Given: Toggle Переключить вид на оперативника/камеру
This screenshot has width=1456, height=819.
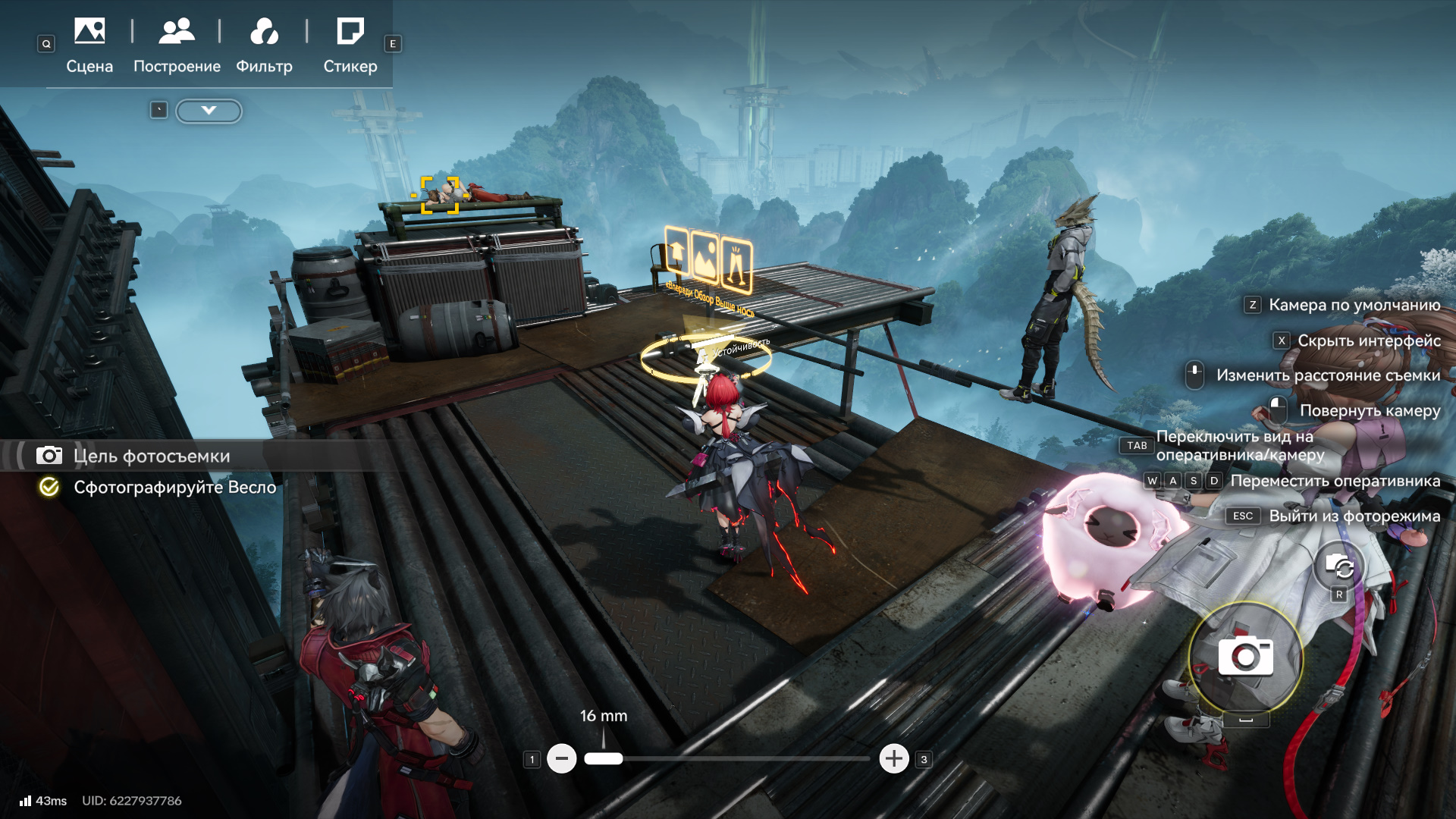Looking at the screenshot, I should pos(1240,445).
